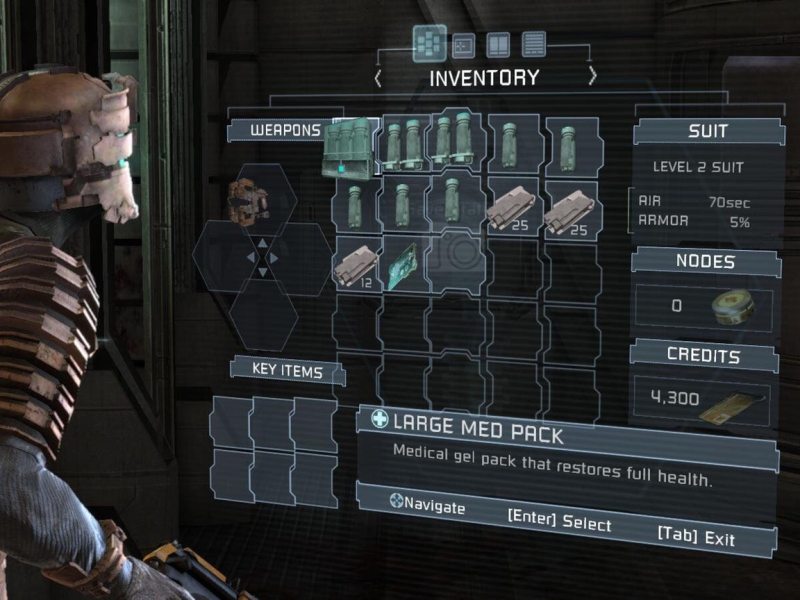800x600 pixels.
Task: Go to the next menu with right arrow
Action: click(592, 77)
